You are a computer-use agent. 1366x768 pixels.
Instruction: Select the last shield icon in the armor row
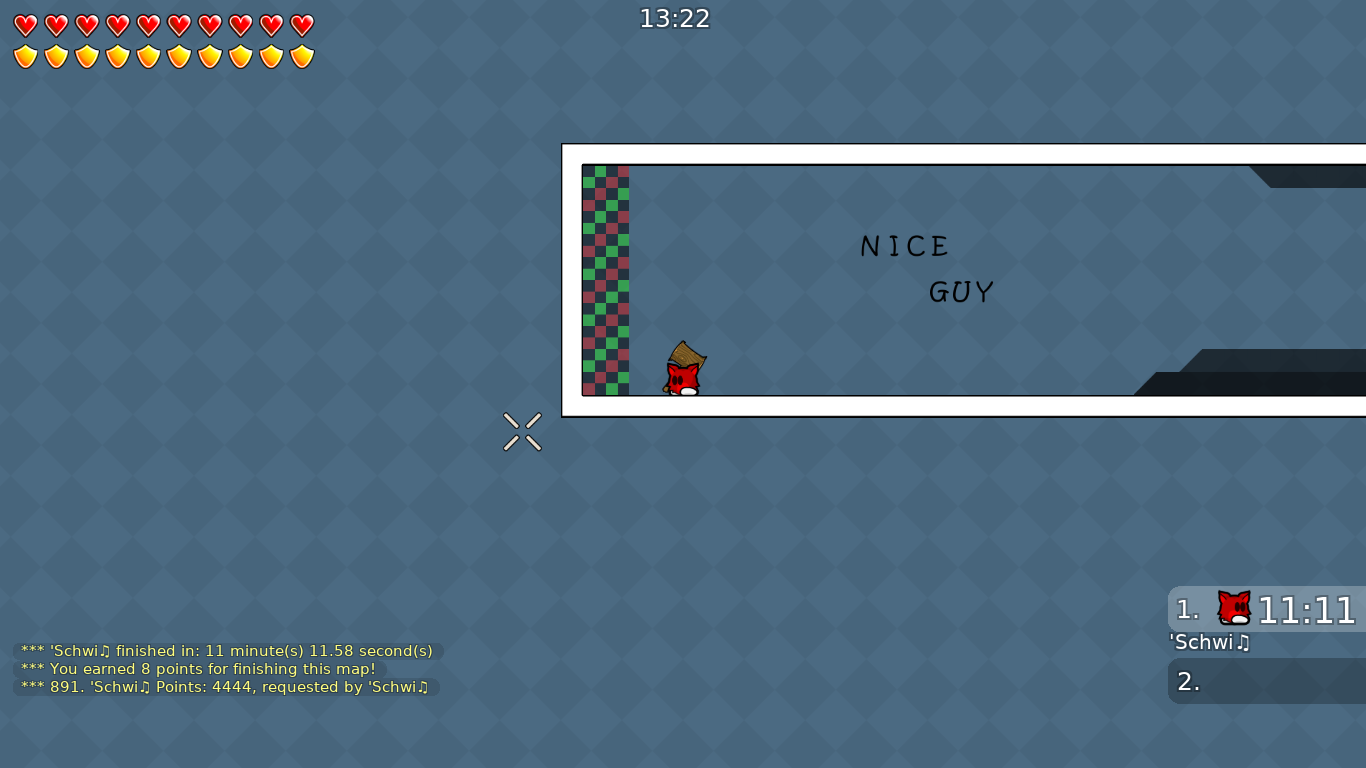tap(301, 55)
